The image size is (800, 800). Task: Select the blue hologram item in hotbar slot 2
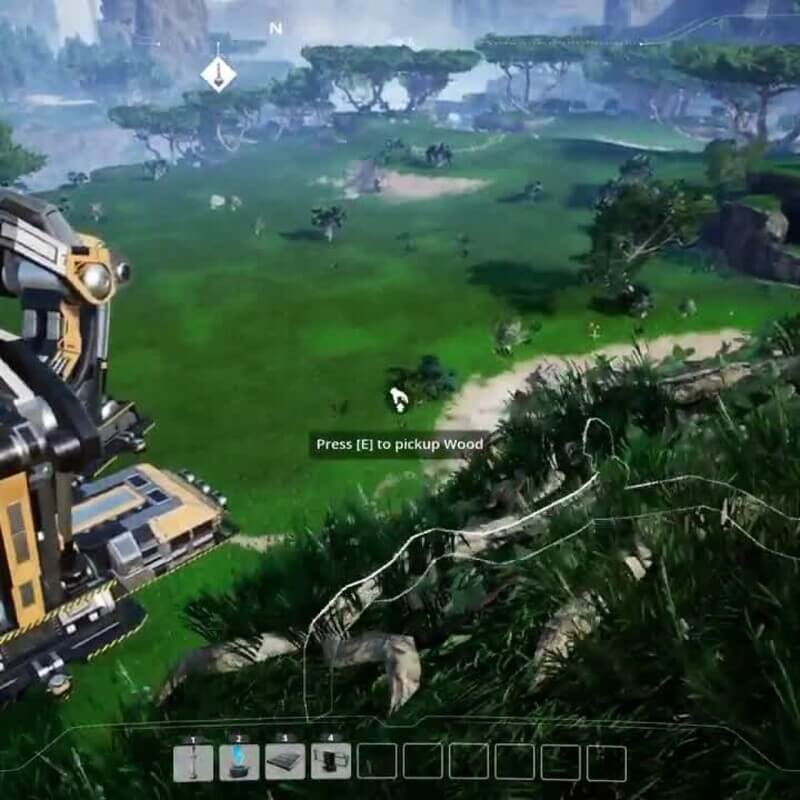click(239, 762)
